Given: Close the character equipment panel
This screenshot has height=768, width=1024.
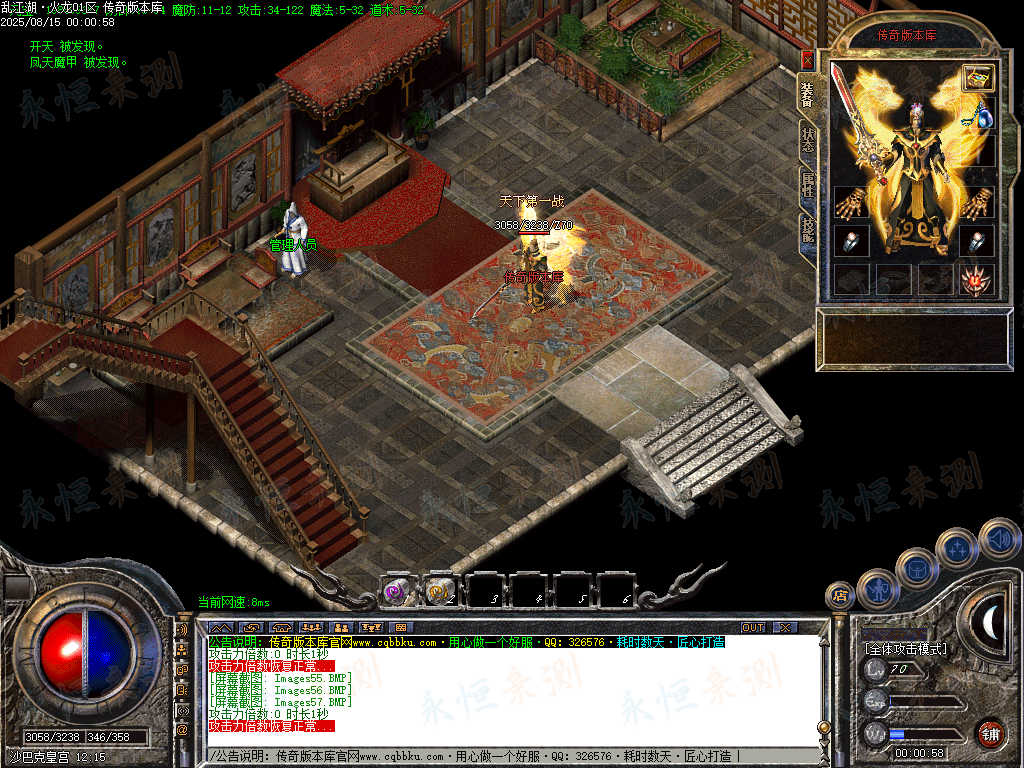Looking at the screenshot, I should 807,60.
